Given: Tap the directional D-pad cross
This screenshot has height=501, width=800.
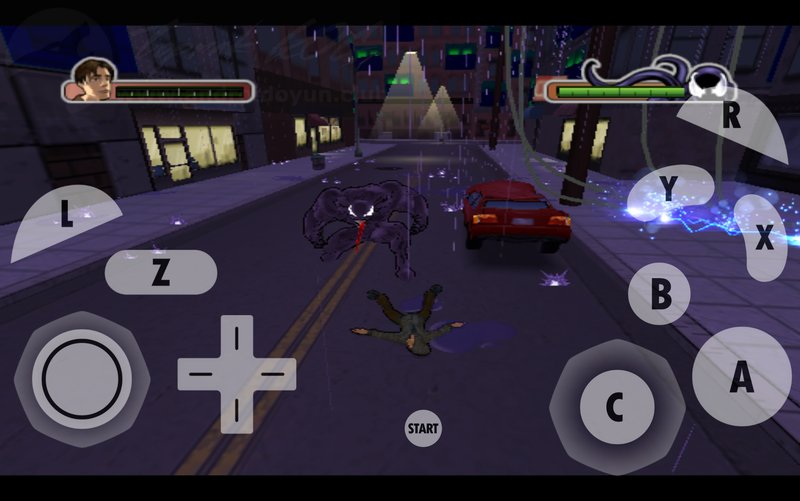Looking at the screenshot, I should pyautogui.click(x=236, y=374).
